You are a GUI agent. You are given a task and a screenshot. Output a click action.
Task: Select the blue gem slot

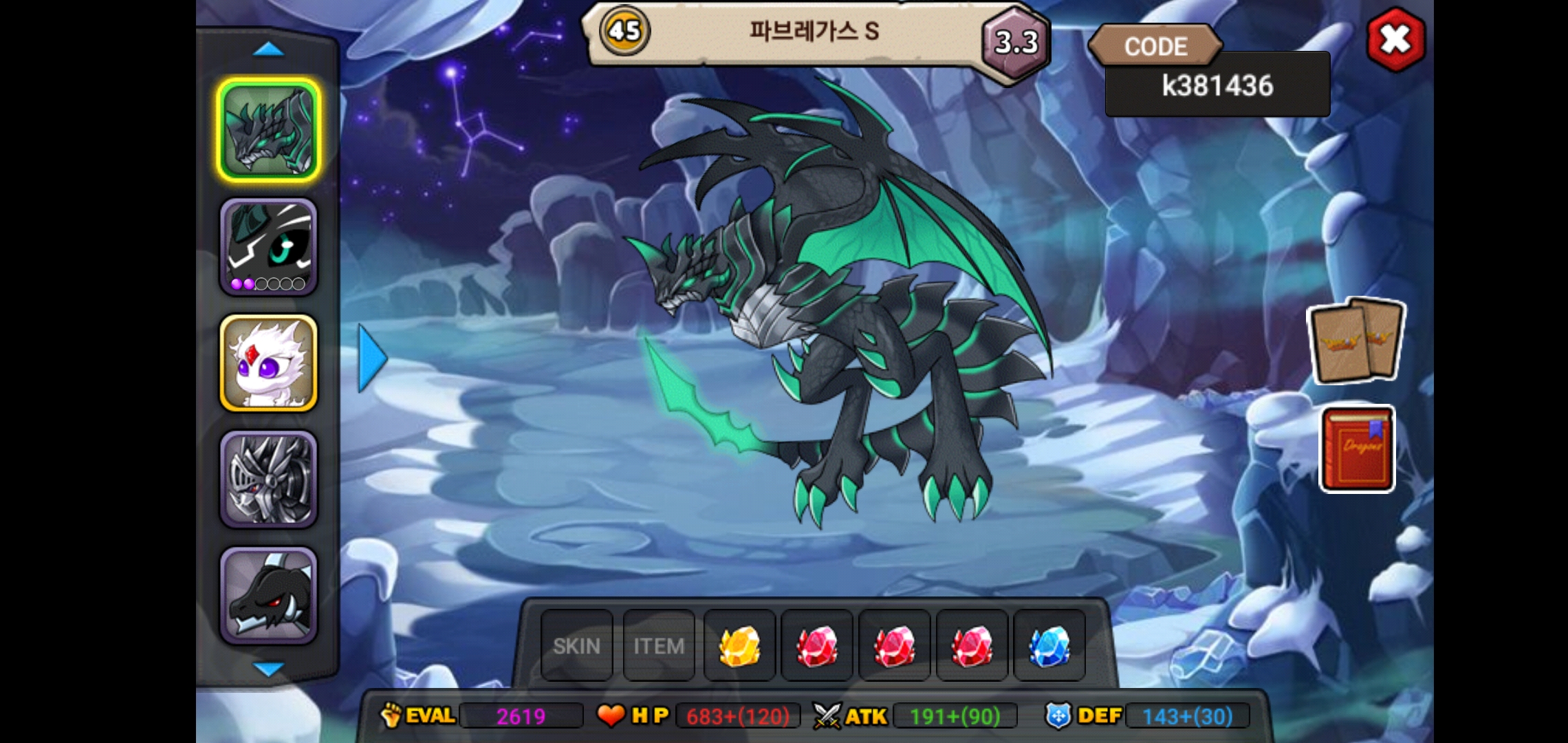pos(1049,646)
